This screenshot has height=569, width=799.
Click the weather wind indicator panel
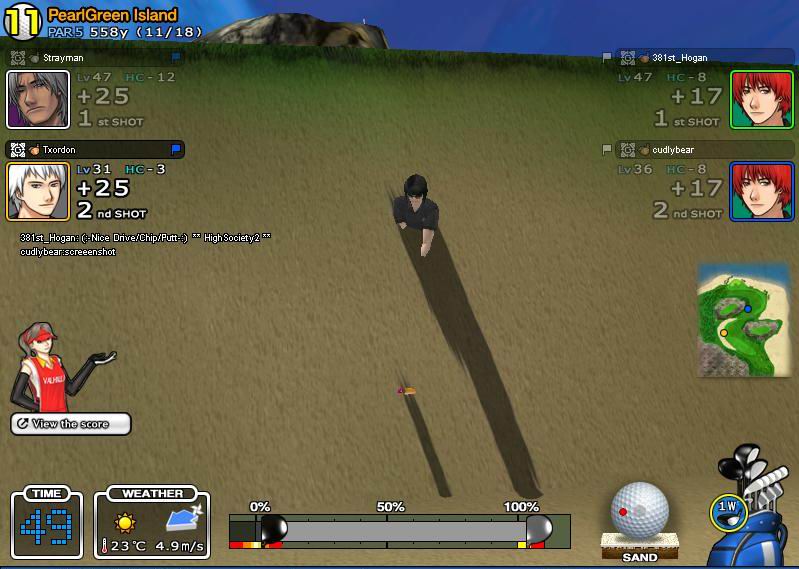tap(152, 523)
